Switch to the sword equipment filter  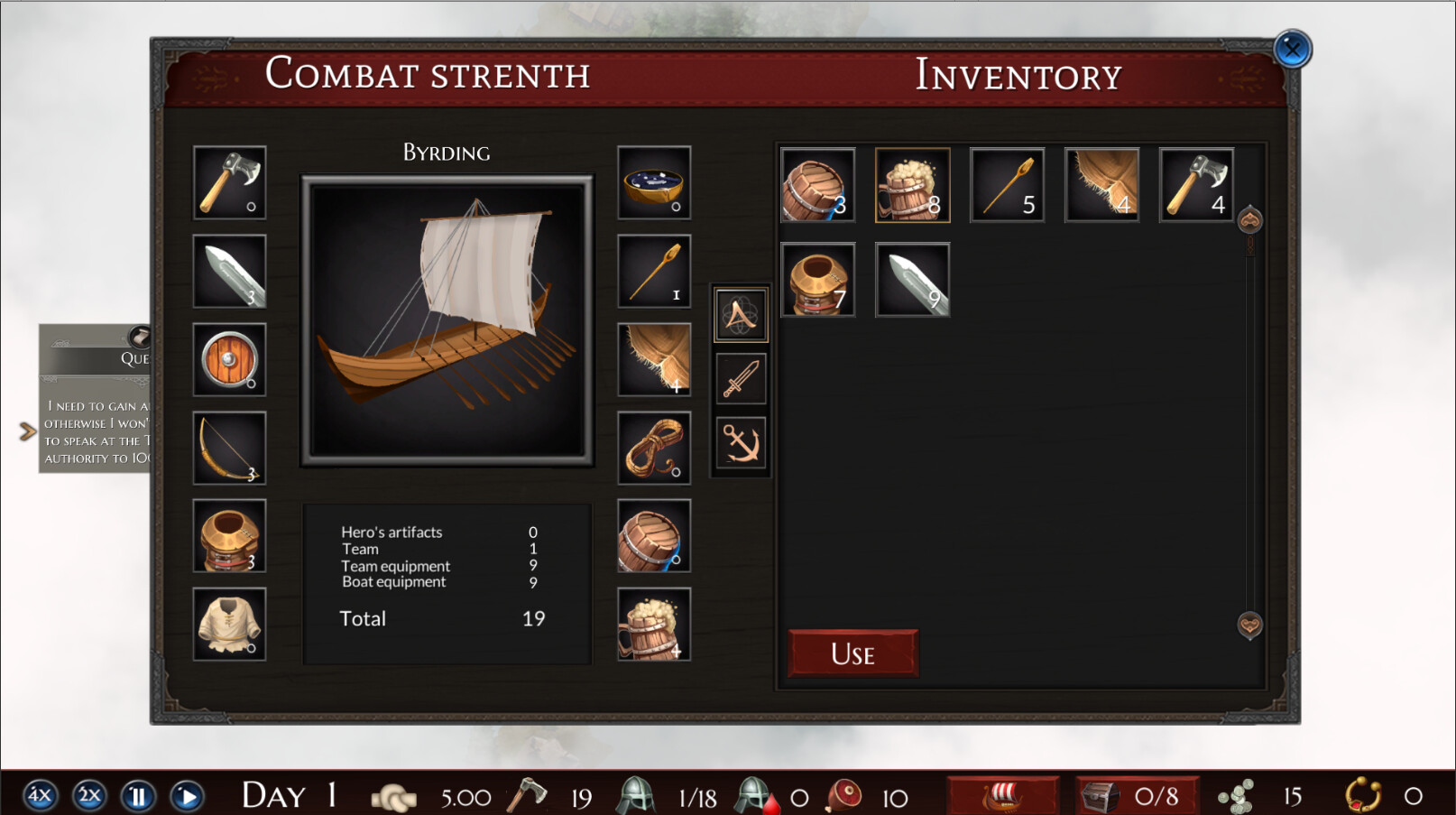click(740, 378)
